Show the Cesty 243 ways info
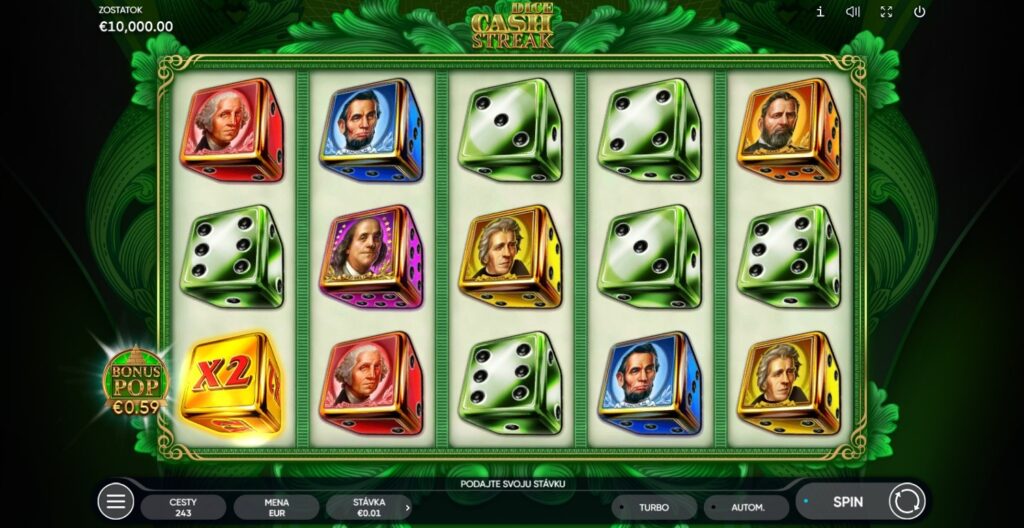 (x=183, y=507)
